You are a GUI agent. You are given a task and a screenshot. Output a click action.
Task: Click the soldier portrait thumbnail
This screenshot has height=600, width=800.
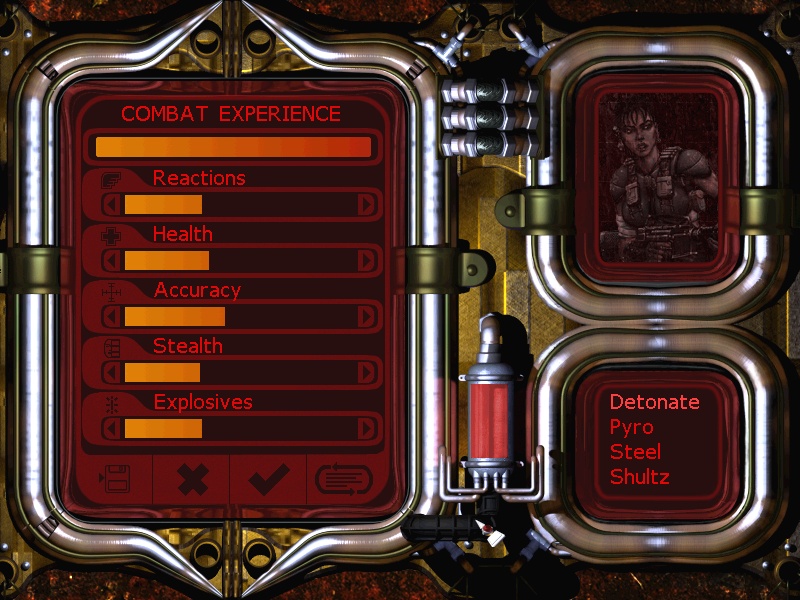coord(657,178)
